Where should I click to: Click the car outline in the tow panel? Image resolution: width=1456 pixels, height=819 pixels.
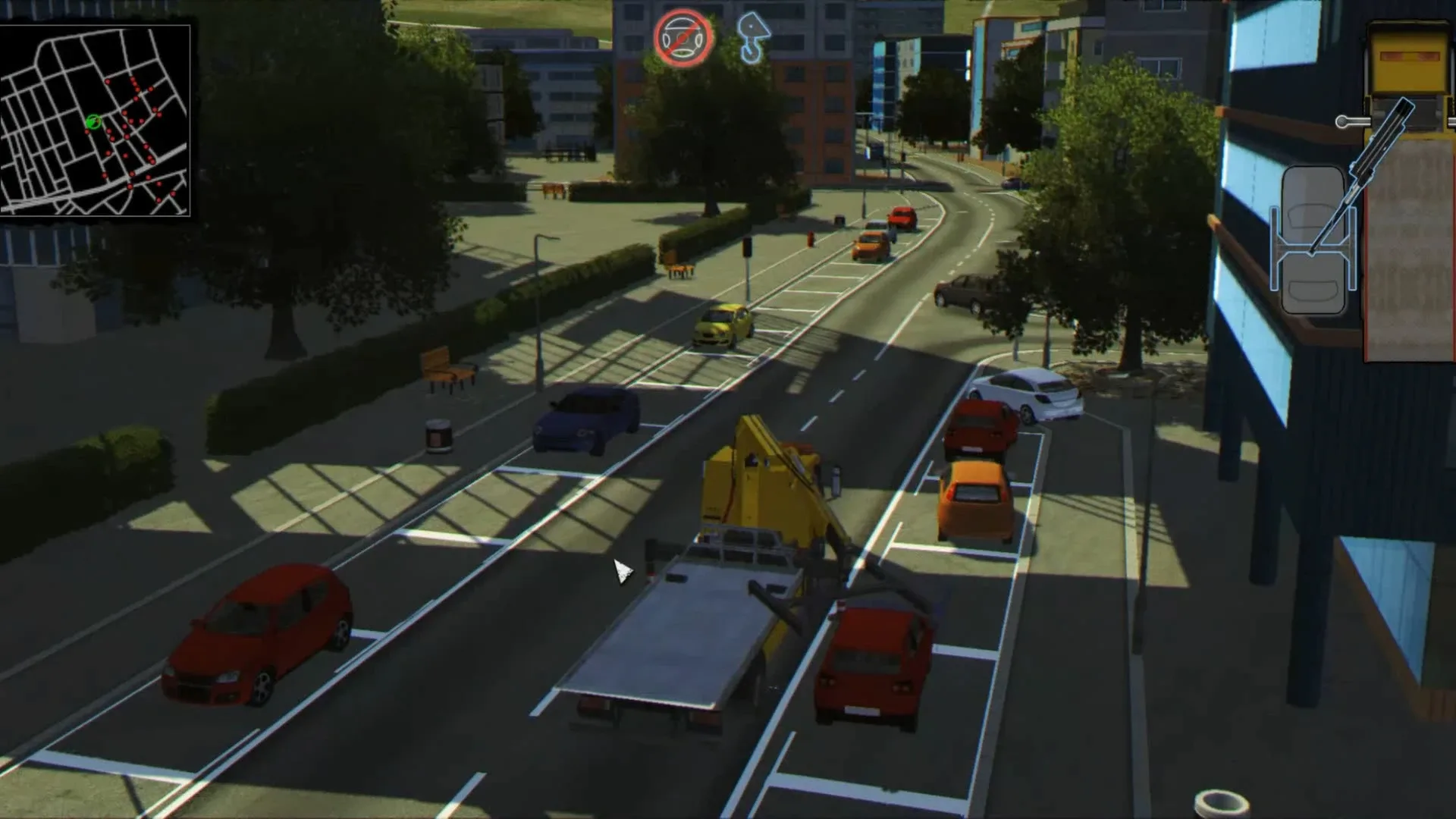(x=1313, y=241)
